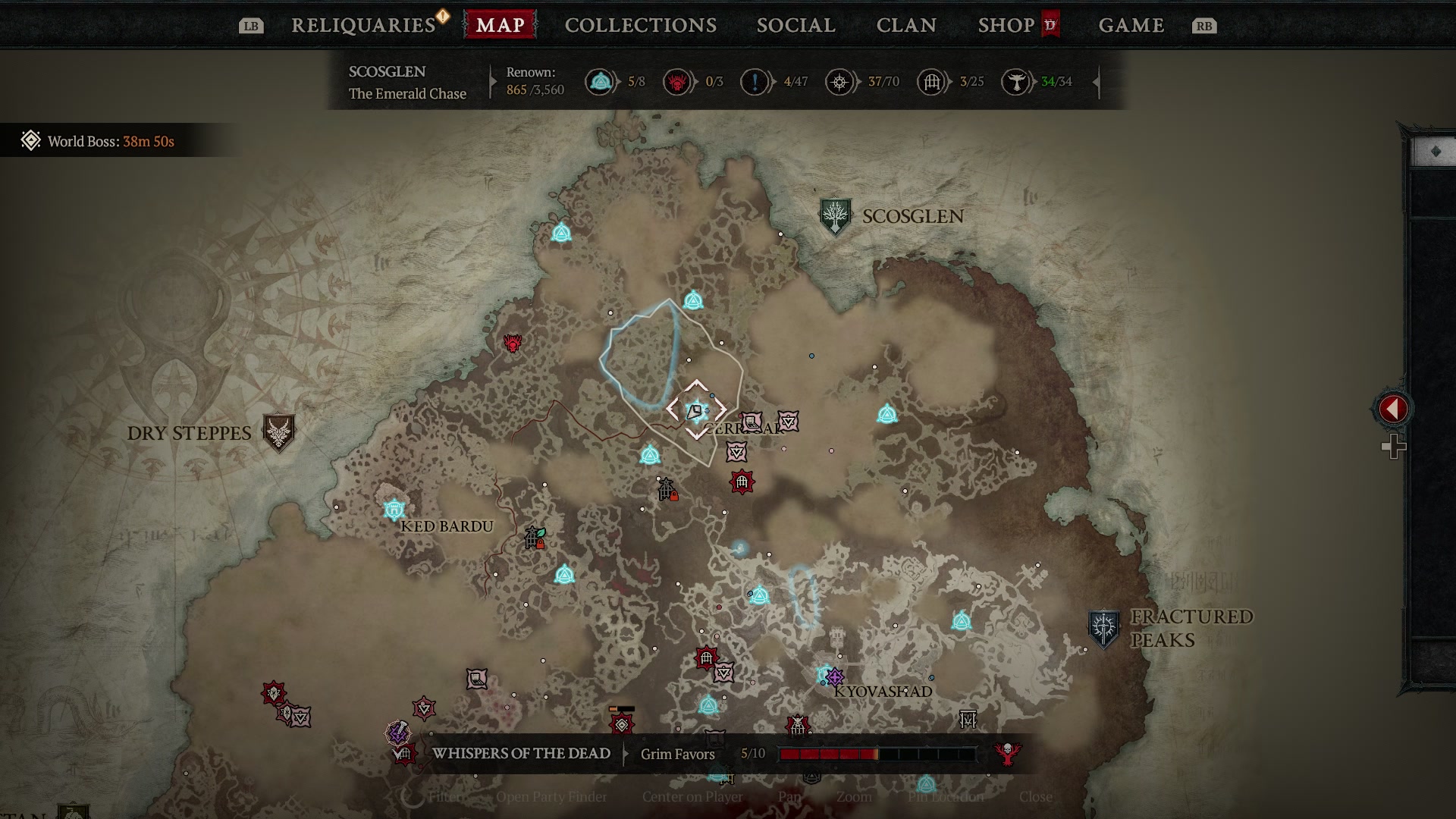Select the player position marker on the map
This screenshot has height=819, width=1456.
click(x=698, y=409)
